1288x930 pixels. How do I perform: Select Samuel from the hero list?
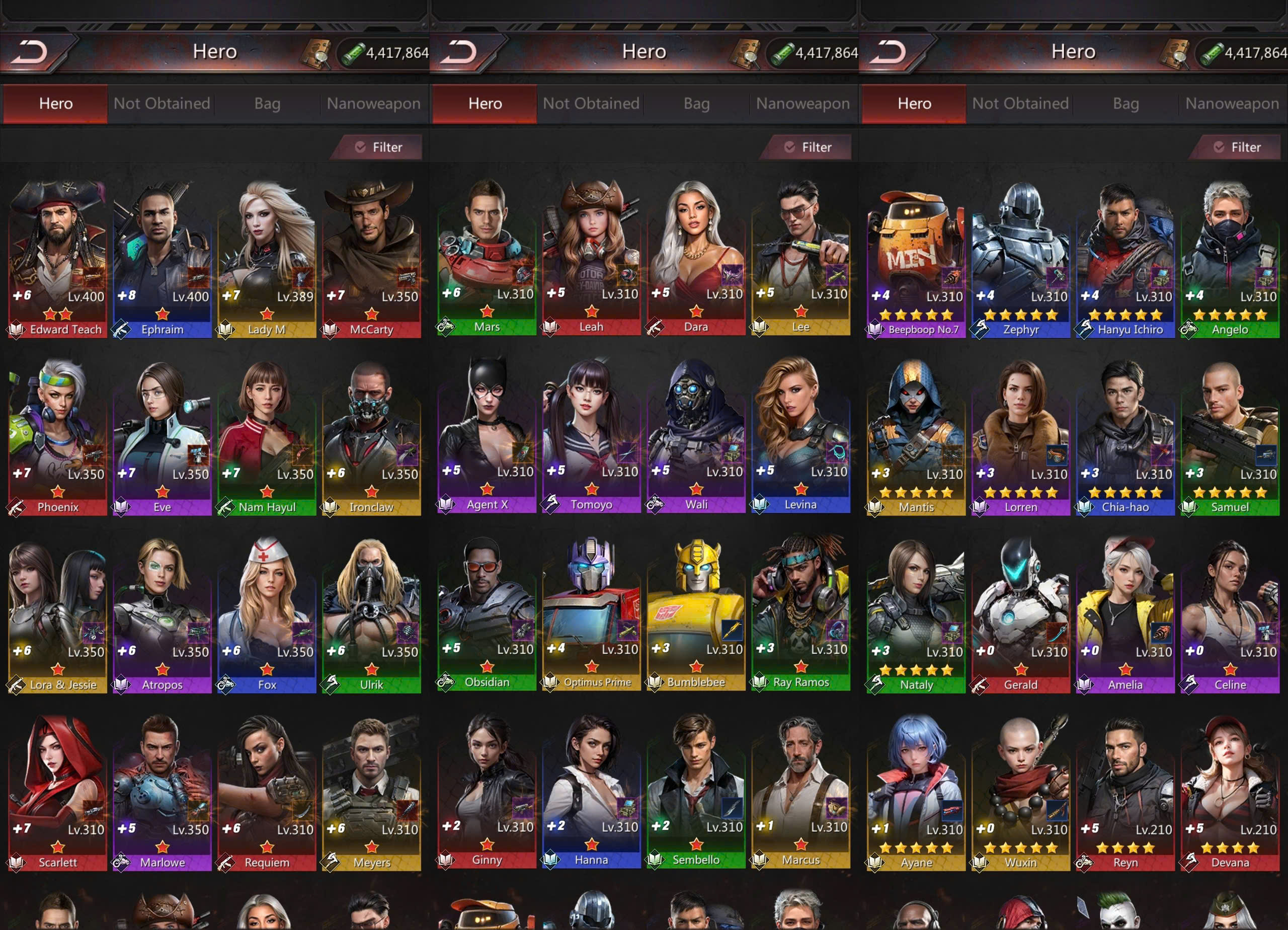(x=1230, y=436)
